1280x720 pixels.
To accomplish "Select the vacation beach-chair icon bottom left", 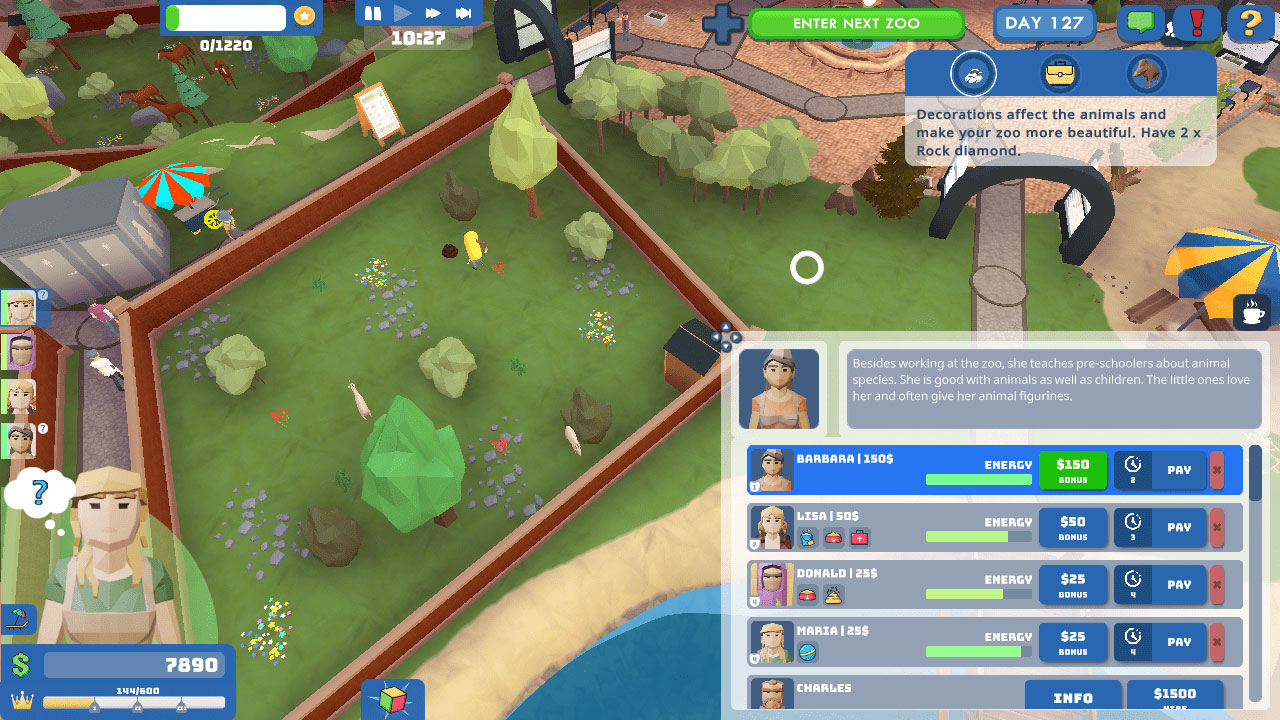I will [x=18, y=618].
